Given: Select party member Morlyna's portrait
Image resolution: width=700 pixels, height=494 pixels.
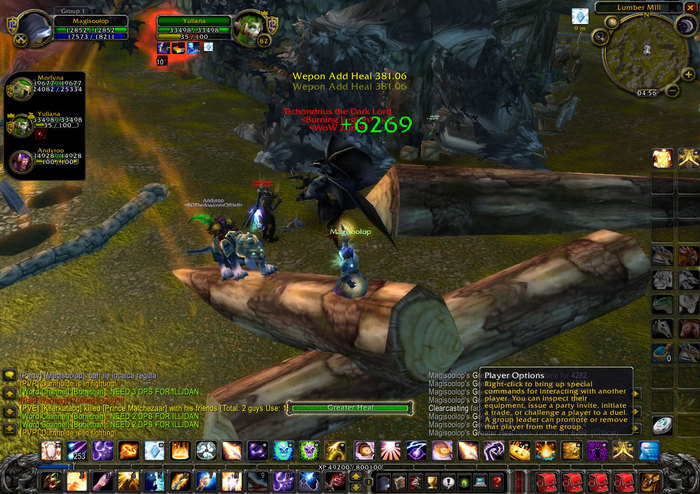Looking at the screenshot, I should click(x=20, y=90).
